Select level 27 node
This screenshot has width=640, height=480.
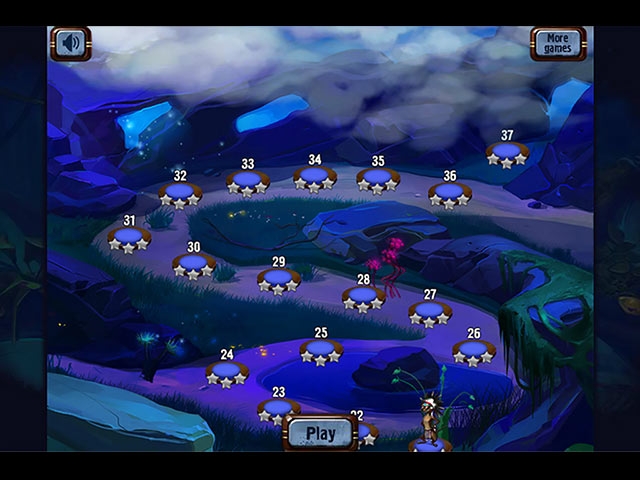[x=430, y=311]
